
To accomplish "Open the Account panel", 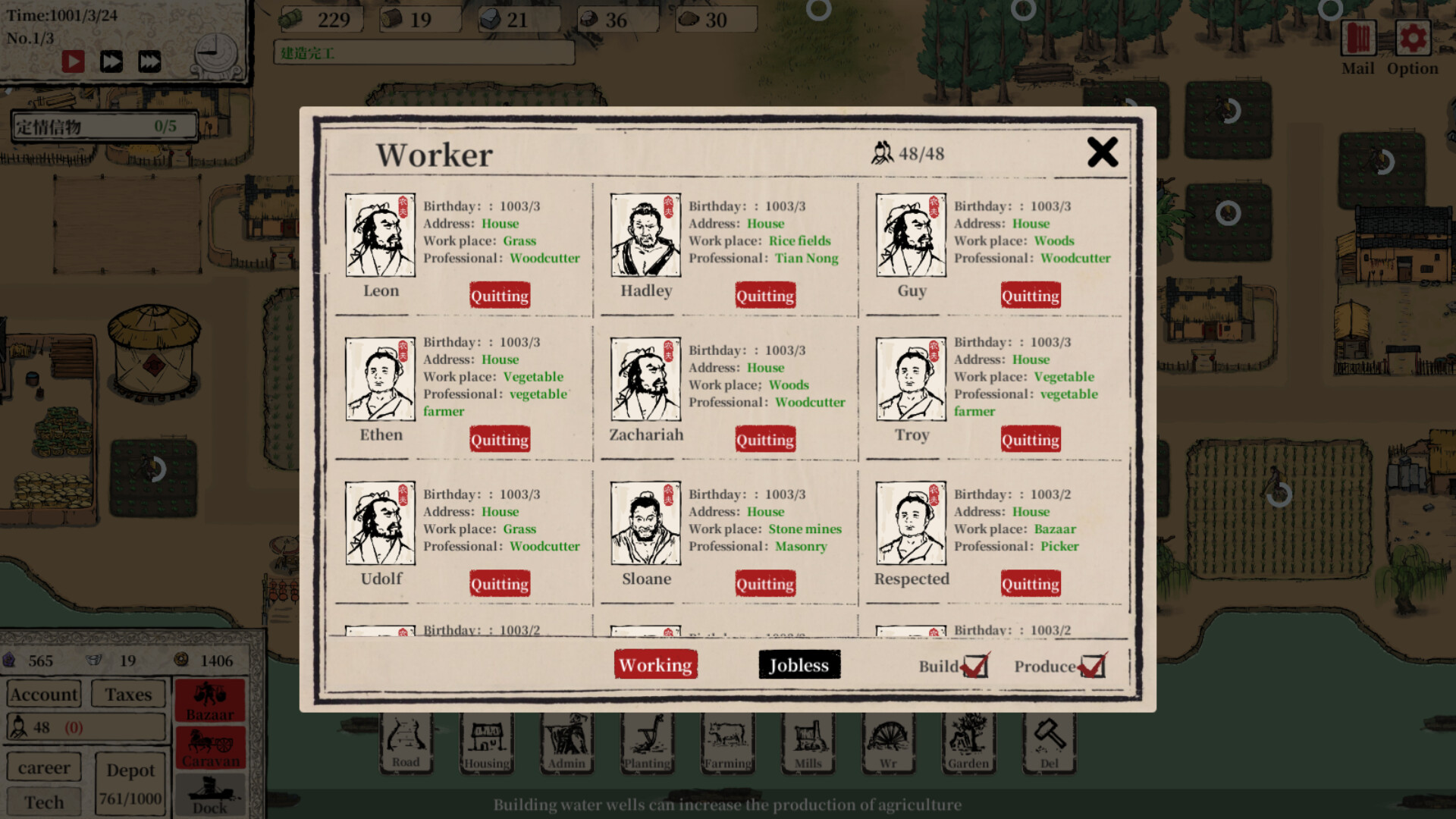I will point(43,694).
